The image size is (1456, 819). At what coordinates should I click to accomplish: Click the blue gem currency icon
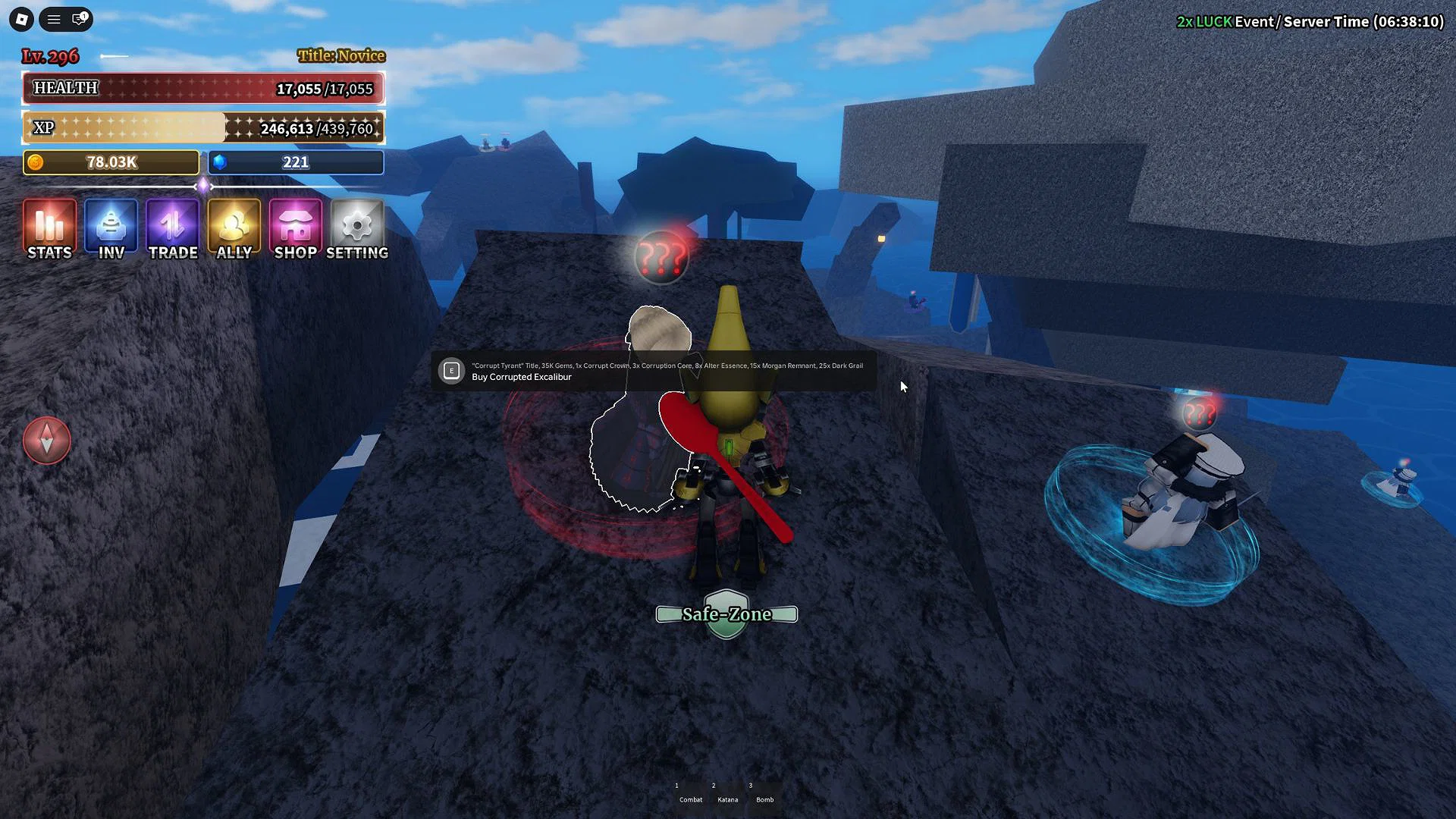[221, 162]
